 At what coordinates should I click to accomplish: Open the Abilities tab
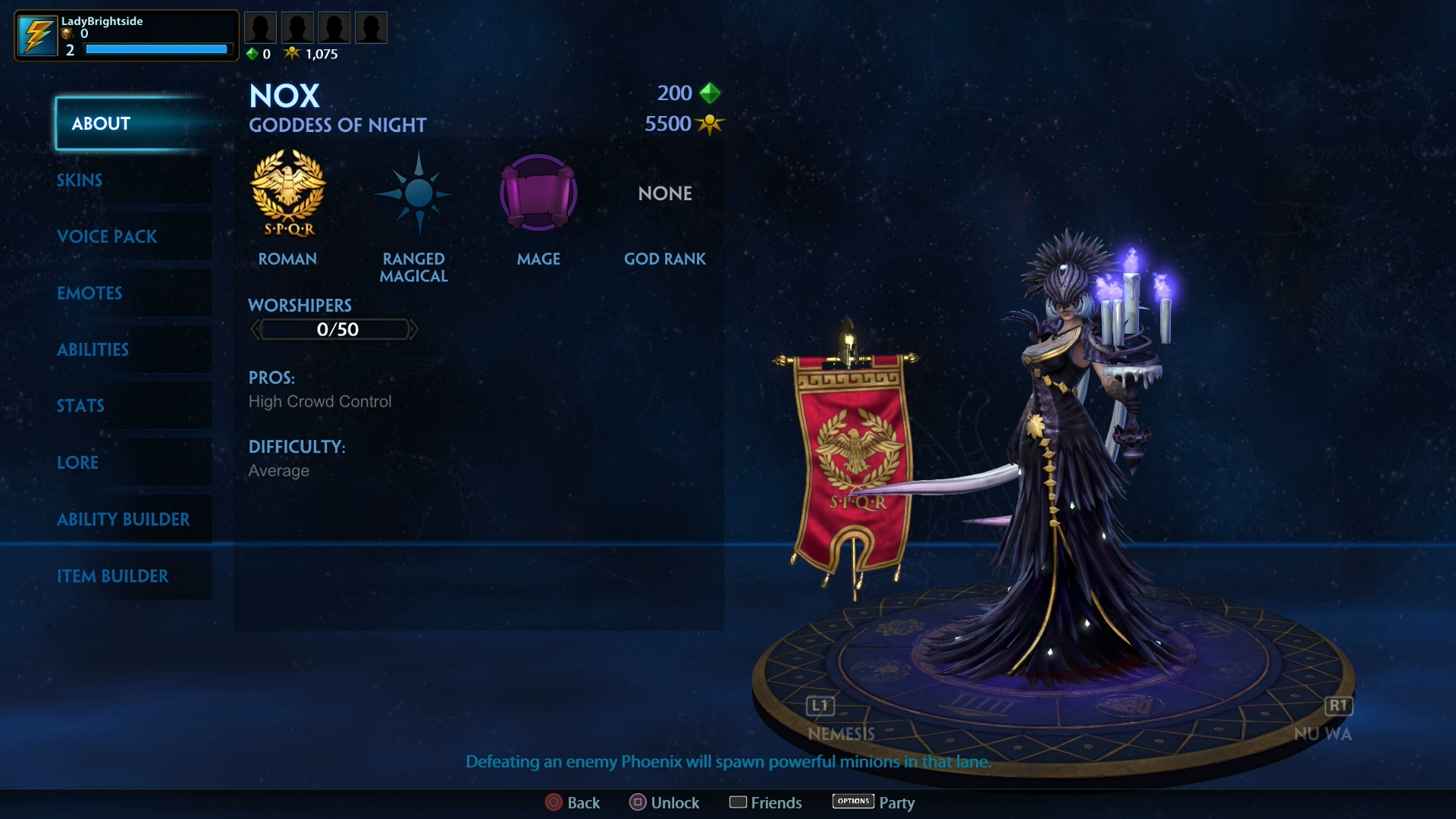(93, 350)
